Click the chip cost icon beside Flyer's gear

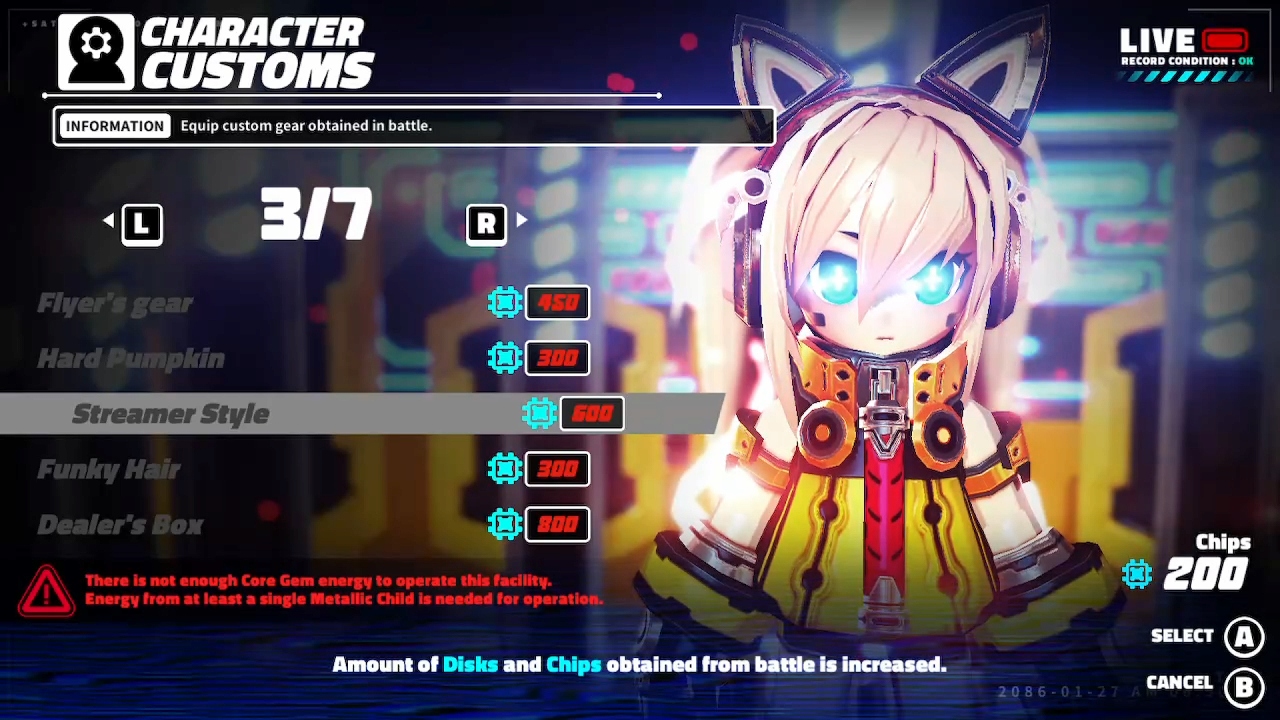click(x=505, y=303)
